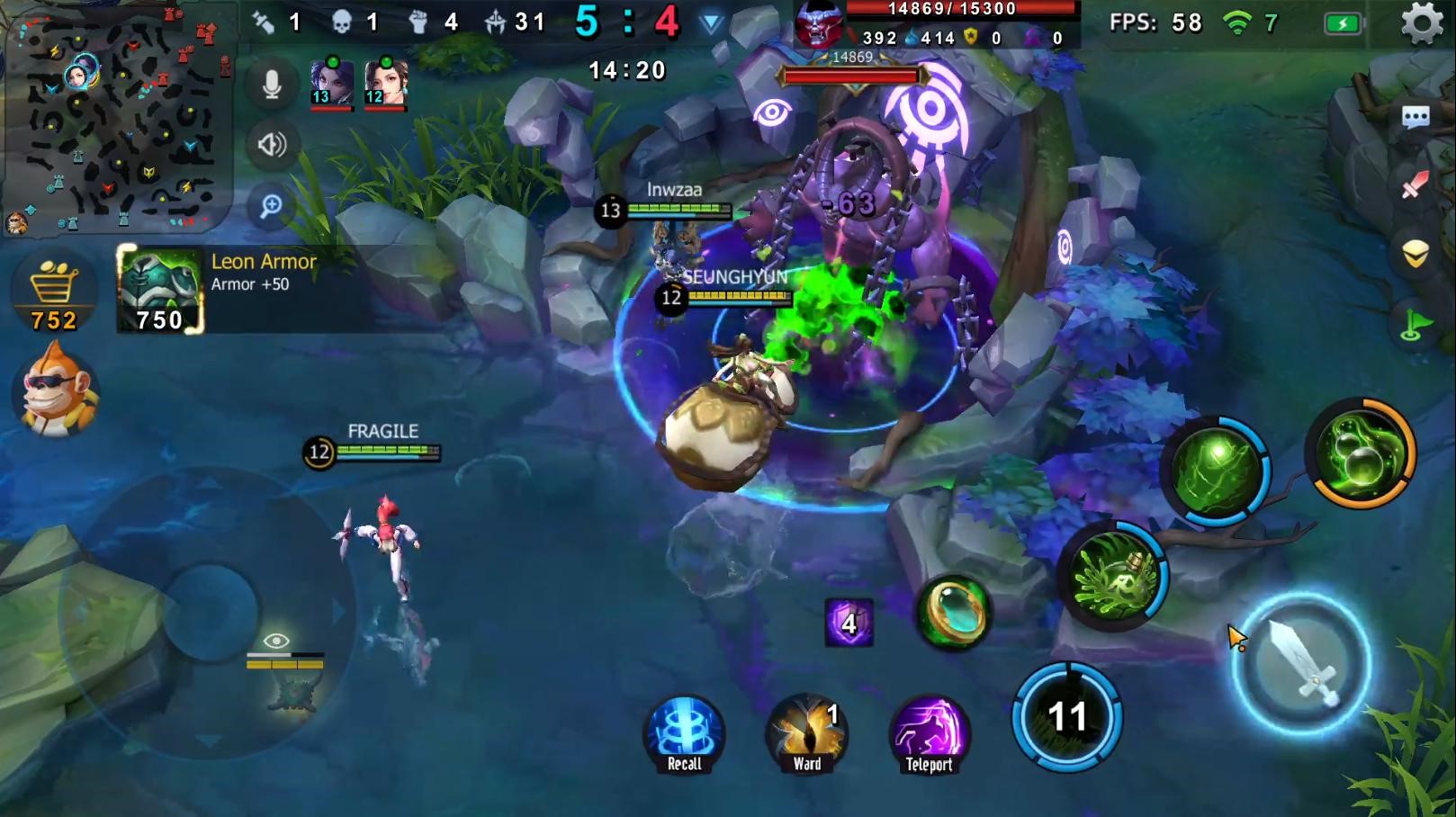1456x817 pixels.
Task: Click the magnifier zoom button
Action: (x=272, y=206)
